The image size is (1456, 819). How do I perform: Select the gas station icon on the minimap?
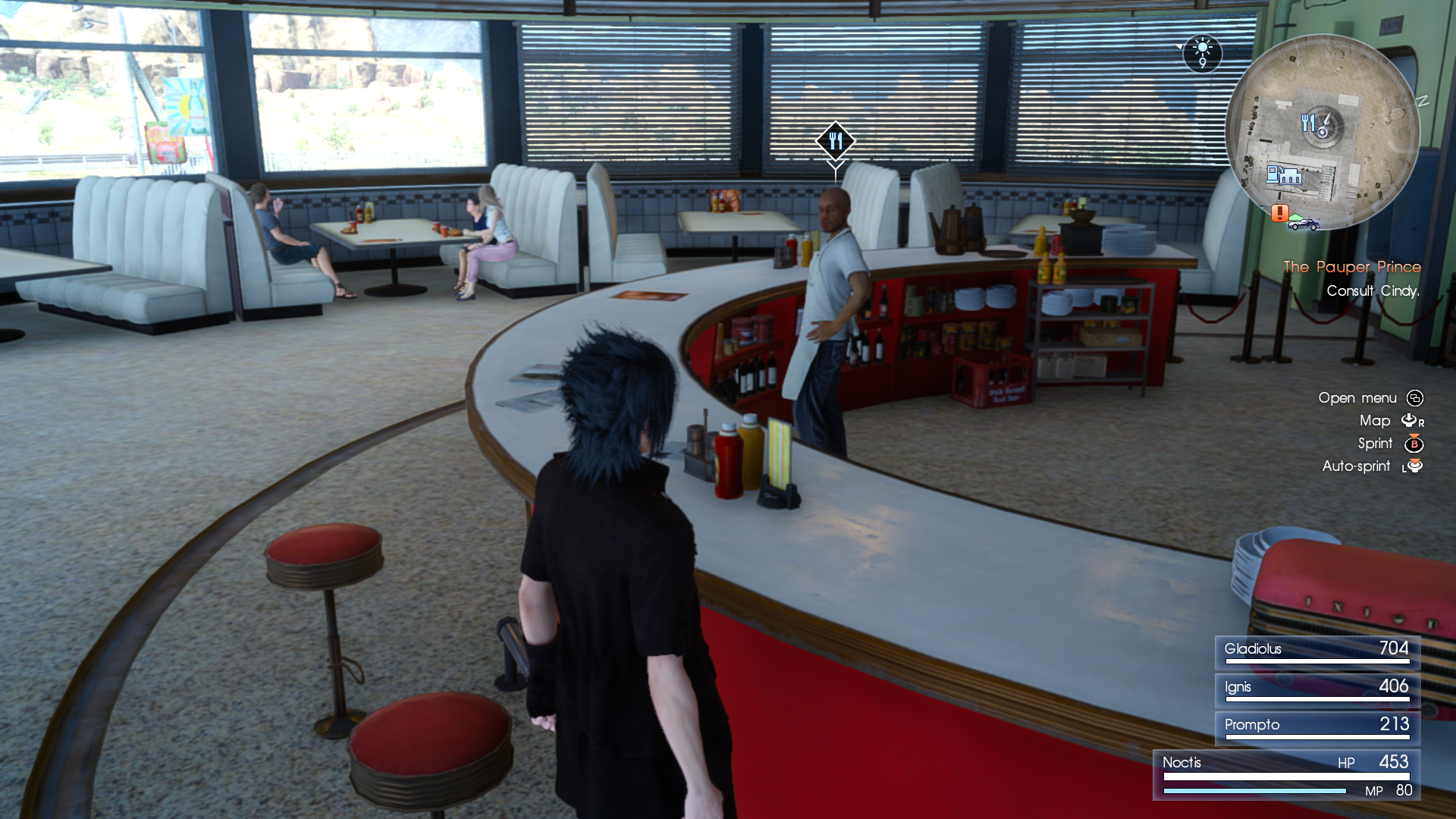click(x=1284, y=175)
